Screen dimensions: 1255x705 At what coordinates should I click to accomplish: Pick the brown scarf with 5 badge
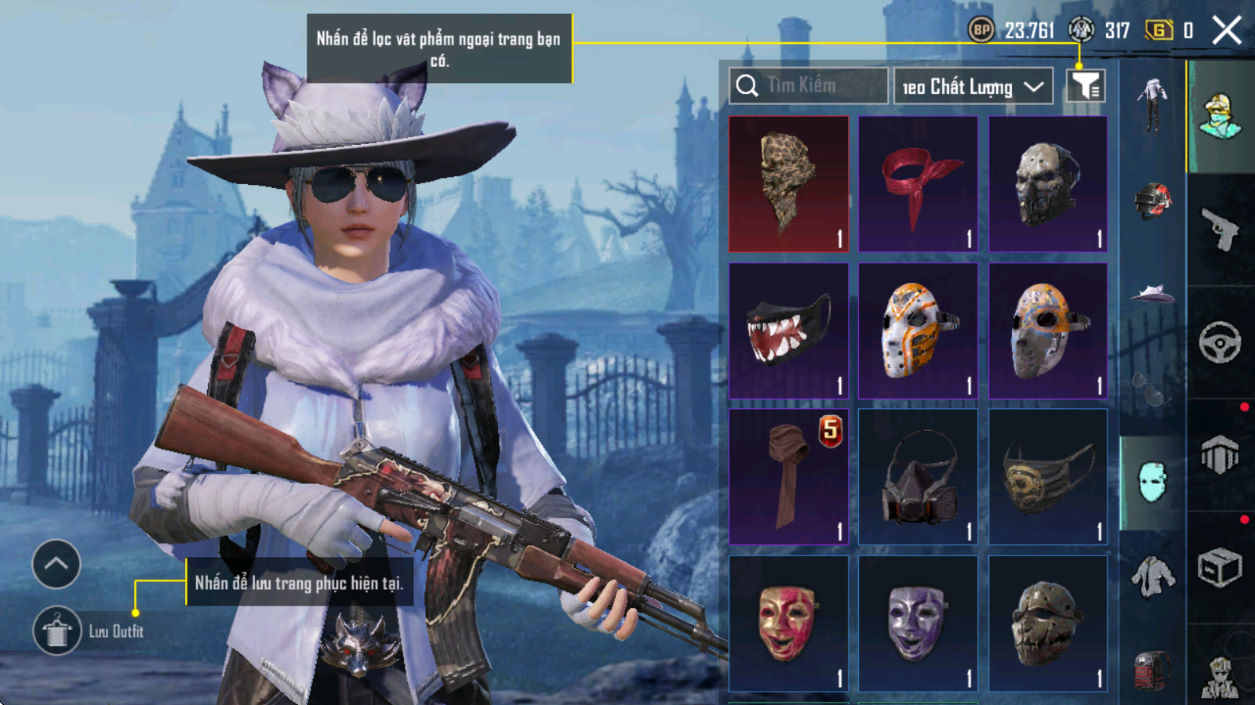(x=788, y=476)
